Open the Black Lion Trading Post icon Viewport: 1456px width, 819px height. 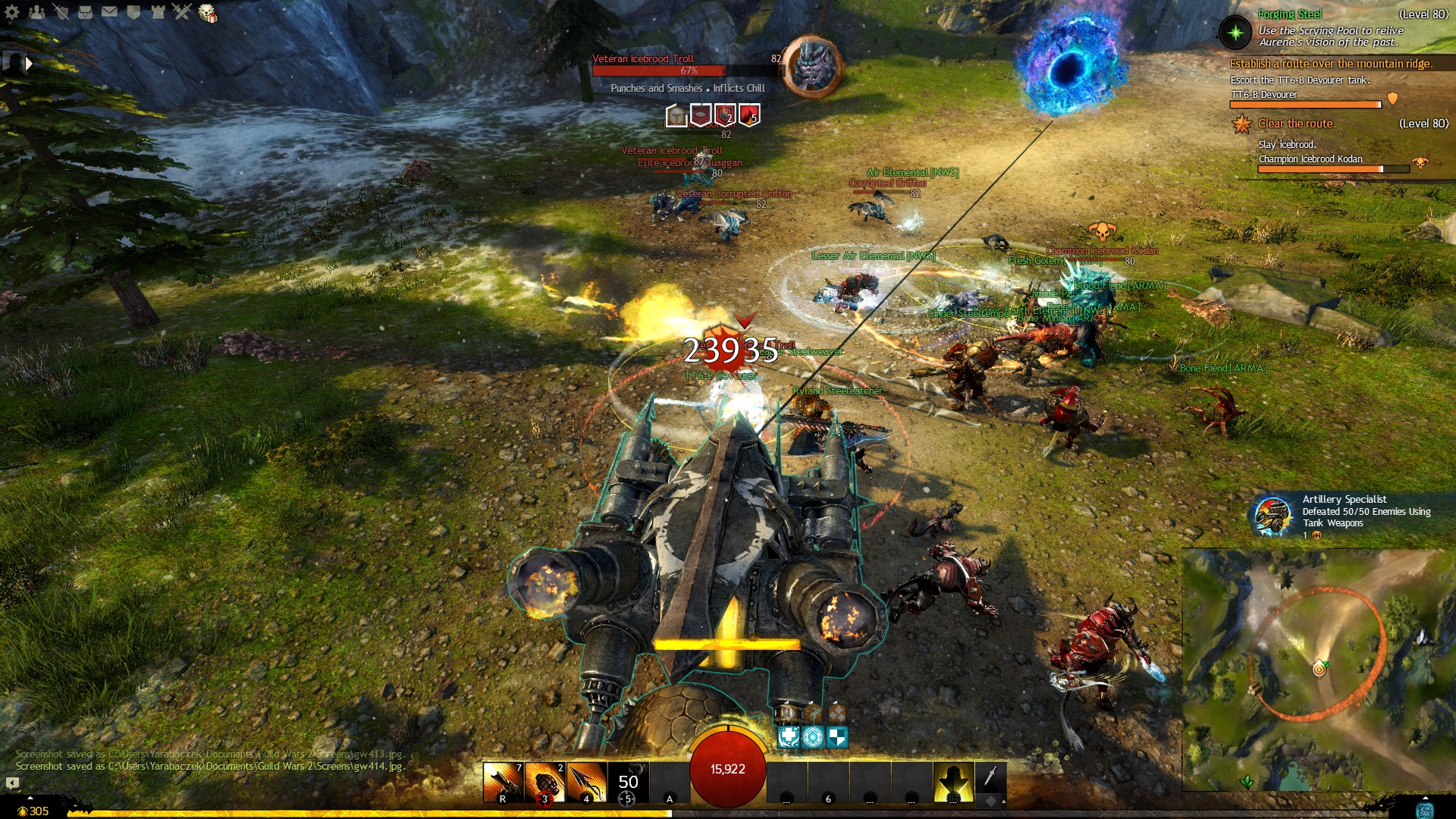[207, 13]
